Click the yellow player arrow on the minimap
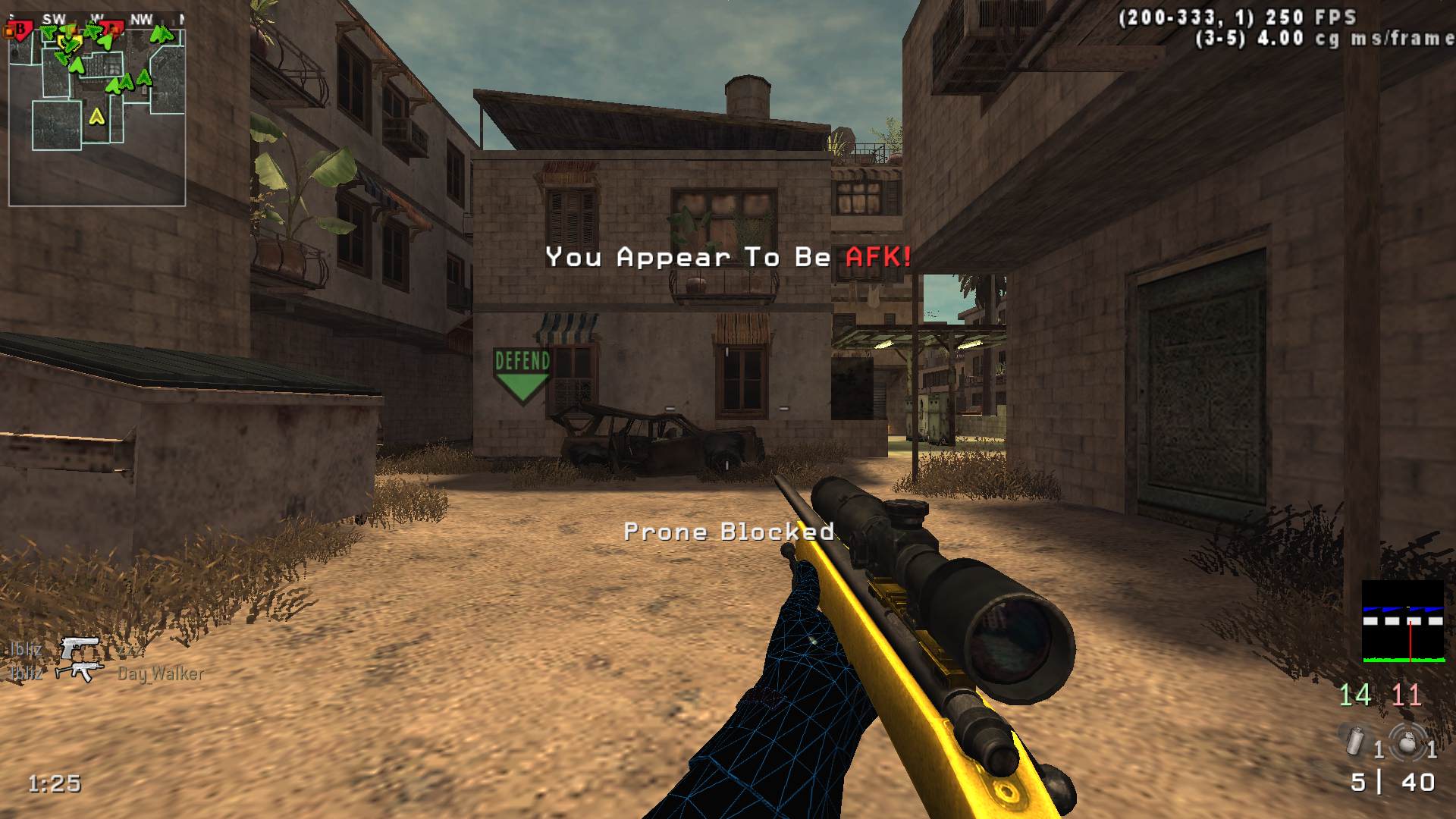 click(96, 117)
